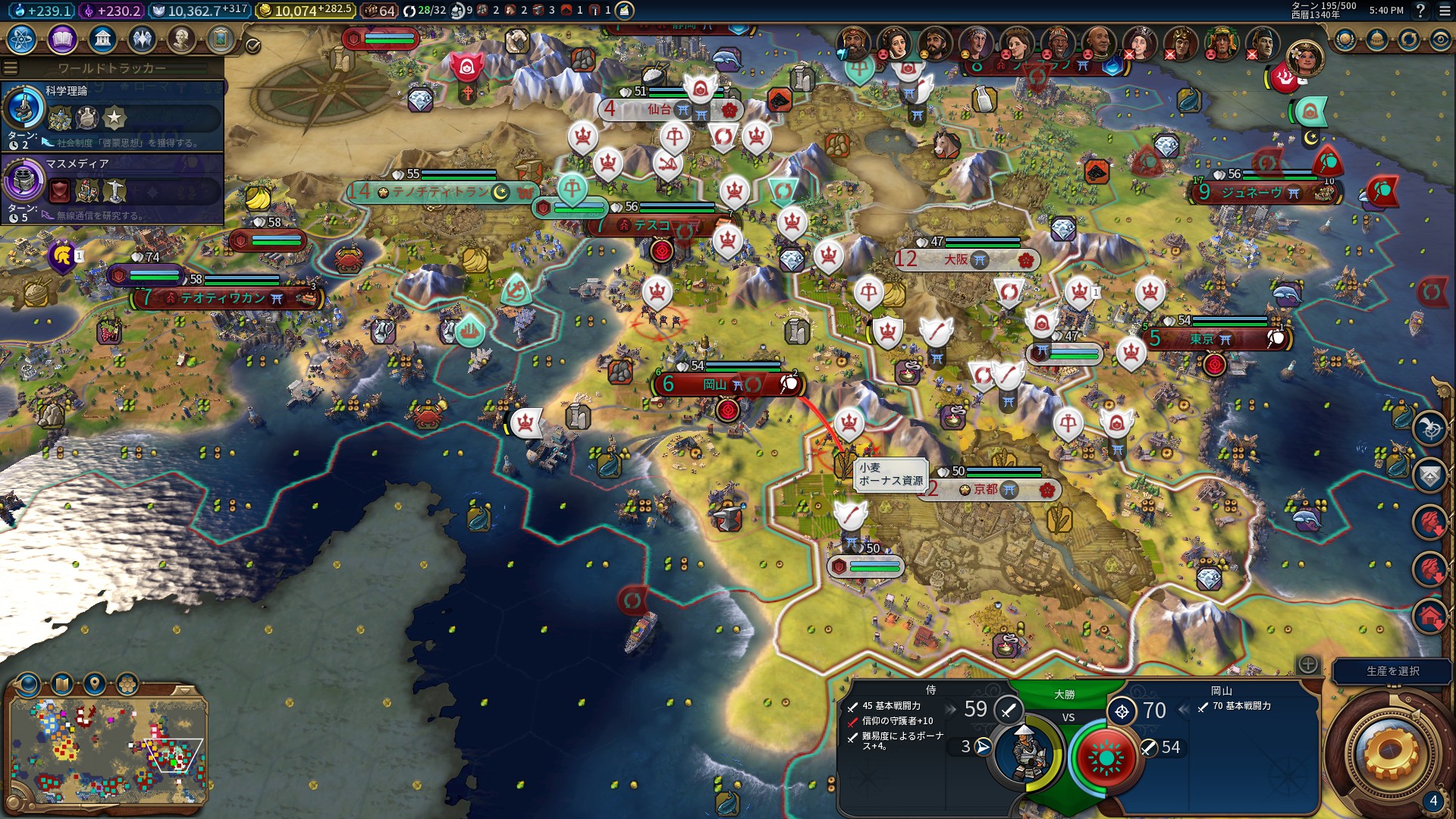Open the main game menu hamburger

[x=1444, y=11]
